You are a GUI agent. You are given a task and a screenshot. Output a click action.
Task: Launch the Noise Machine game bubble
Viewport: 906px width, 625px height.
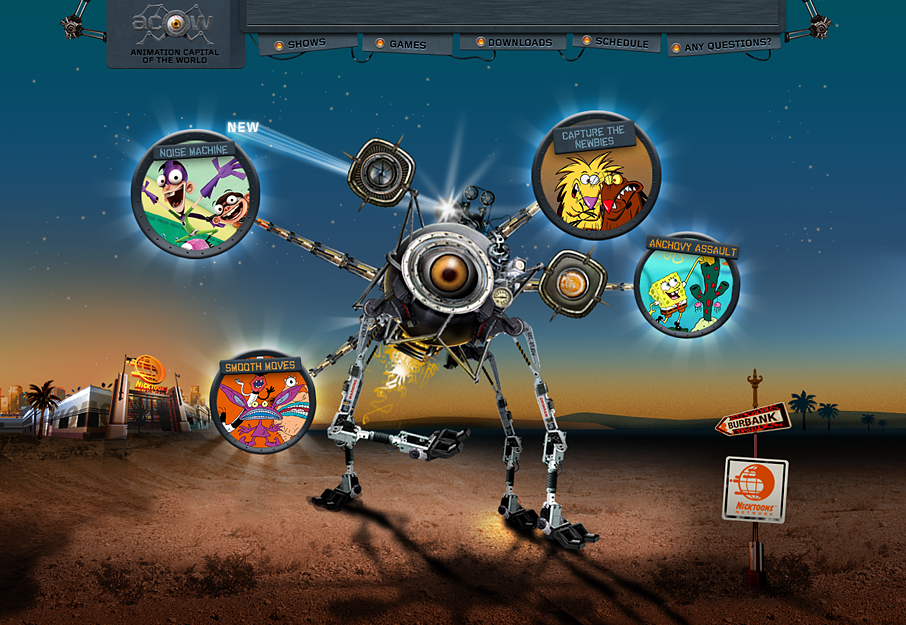(x=196, y=196)
